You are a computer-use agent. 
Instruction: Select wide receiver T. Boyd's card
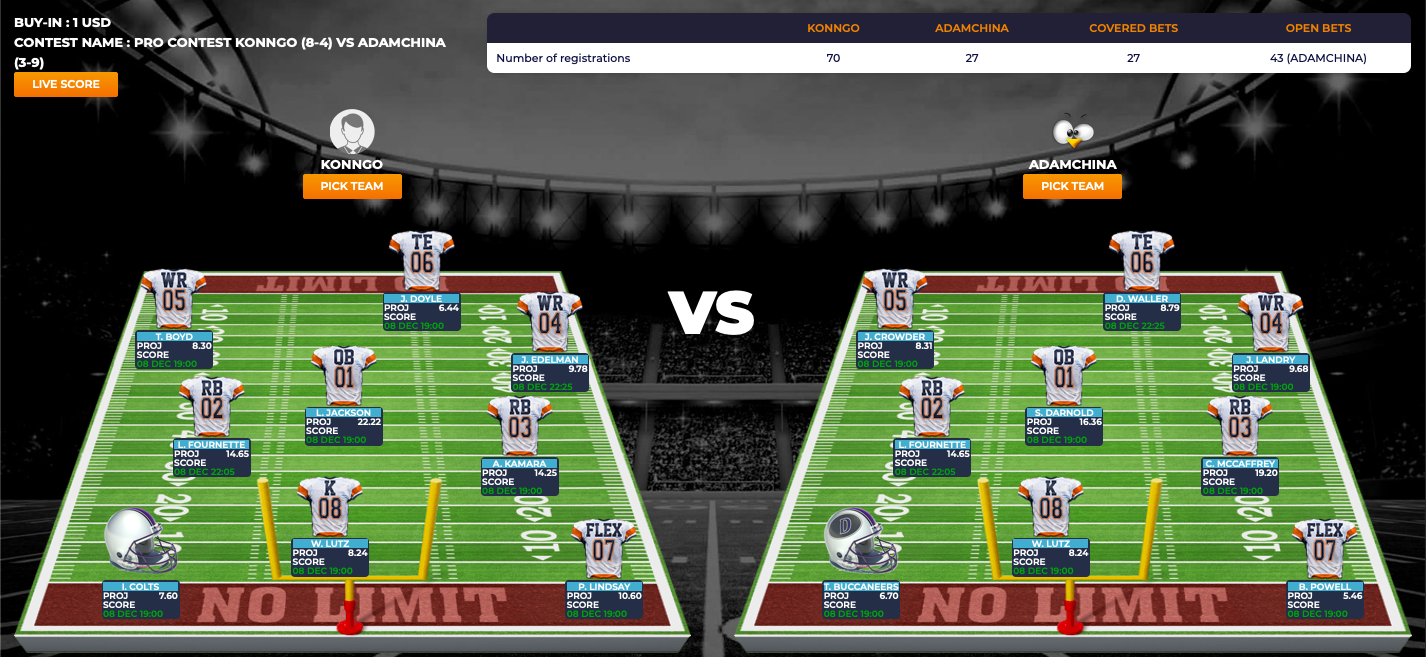[174, 350]
